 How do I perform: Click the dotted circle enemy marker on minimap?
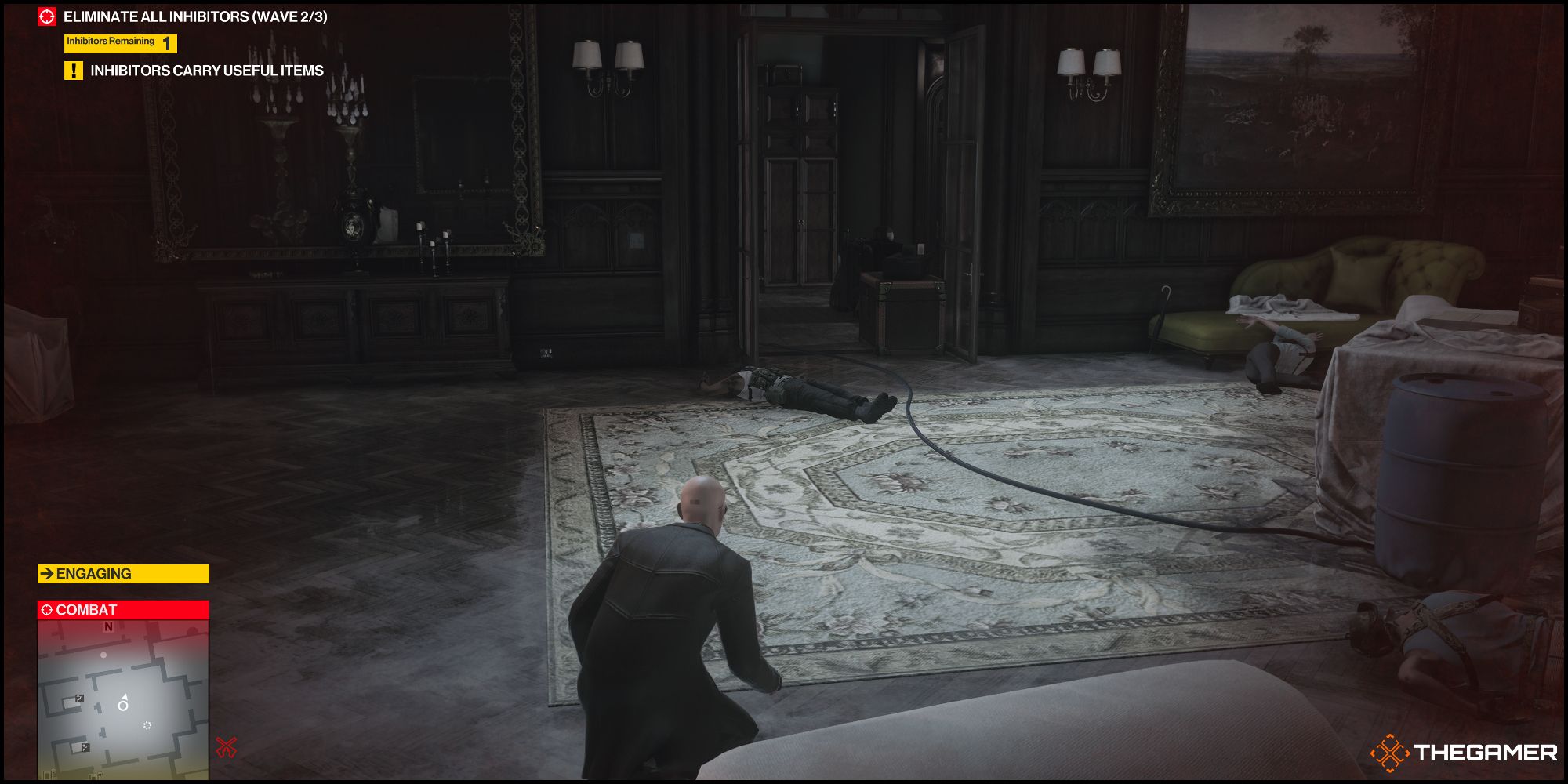[x=147, y=726]
